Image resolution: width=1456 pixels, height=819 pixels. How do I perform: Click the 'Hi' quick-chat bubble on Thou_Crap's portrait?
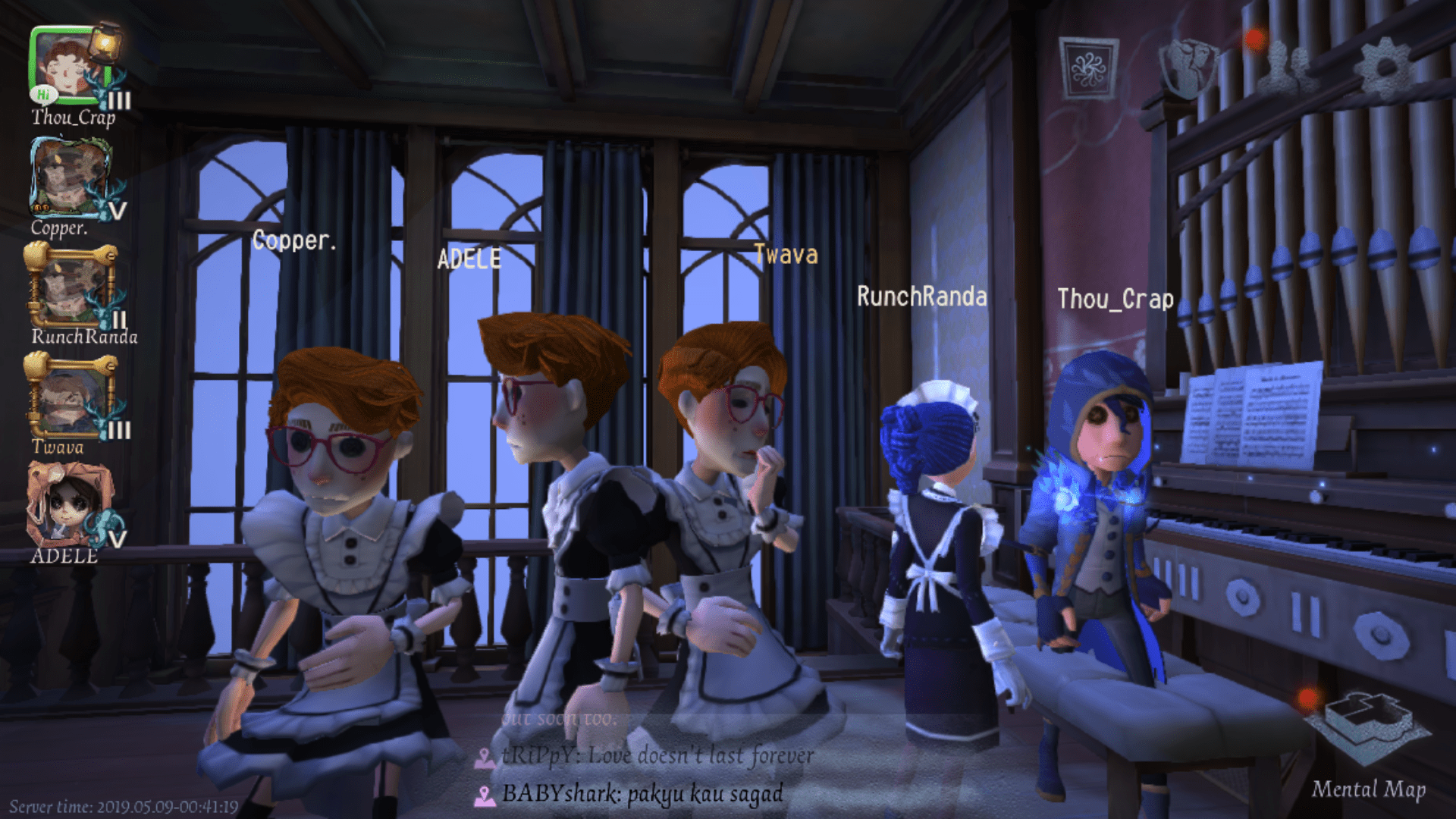tap(43, 94)
